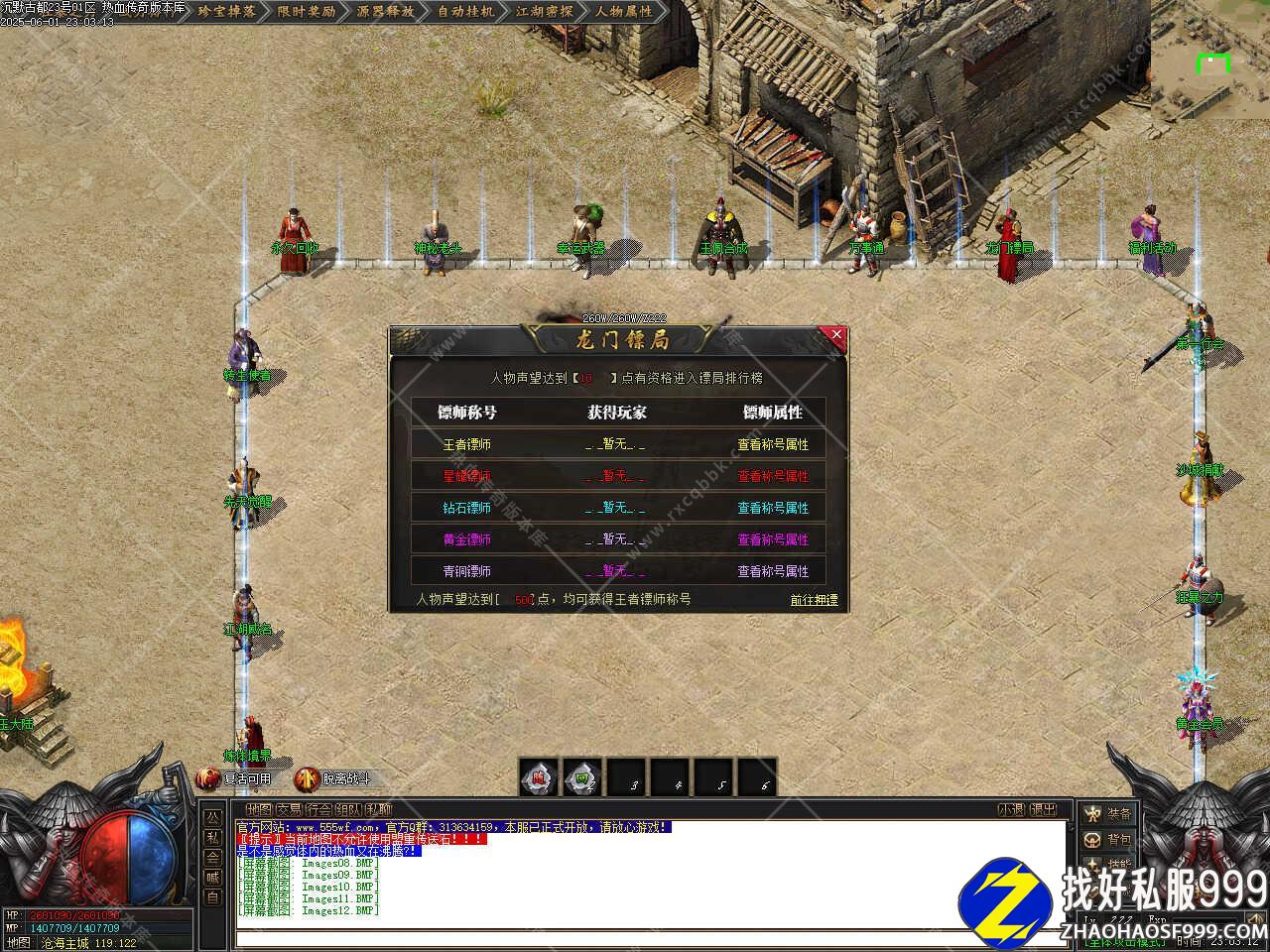The height and width of the screenshot is (952, 1270).
Task: View 黄金镖师 title attributes
Action: point(773,539)
